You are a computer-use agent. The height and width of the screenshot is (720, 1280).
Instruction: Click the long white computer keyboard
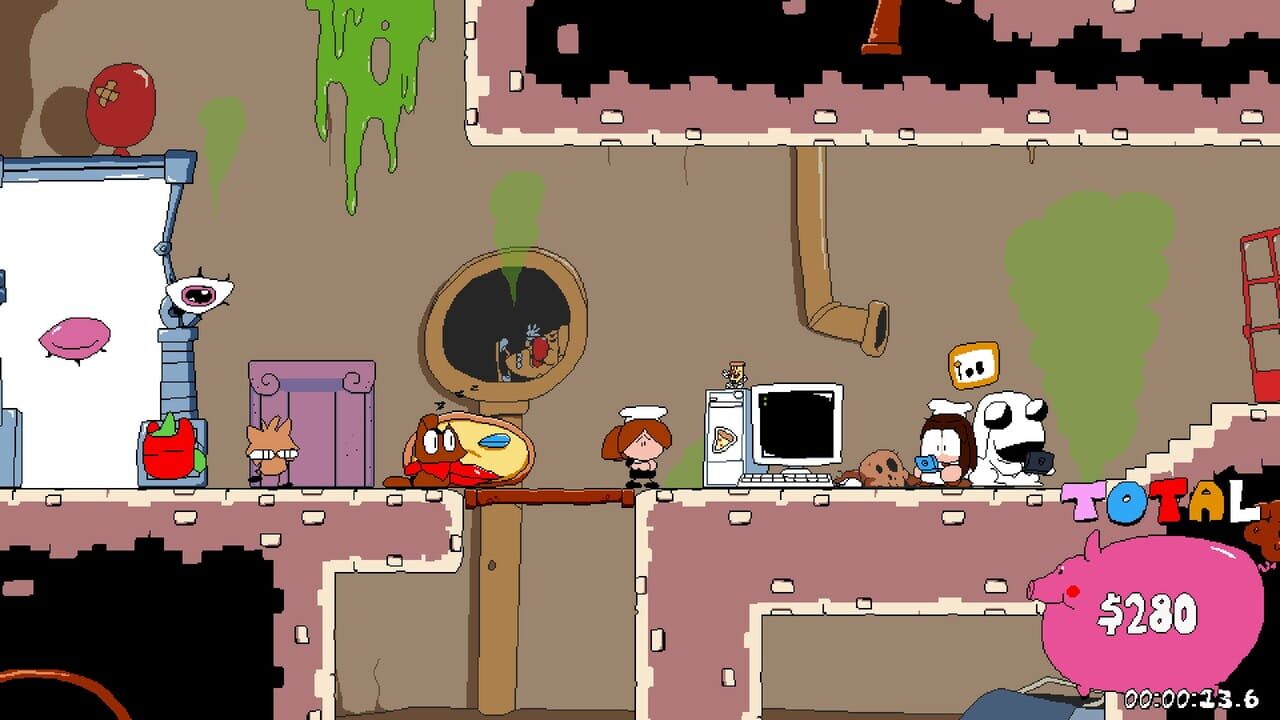pos(785,480)
